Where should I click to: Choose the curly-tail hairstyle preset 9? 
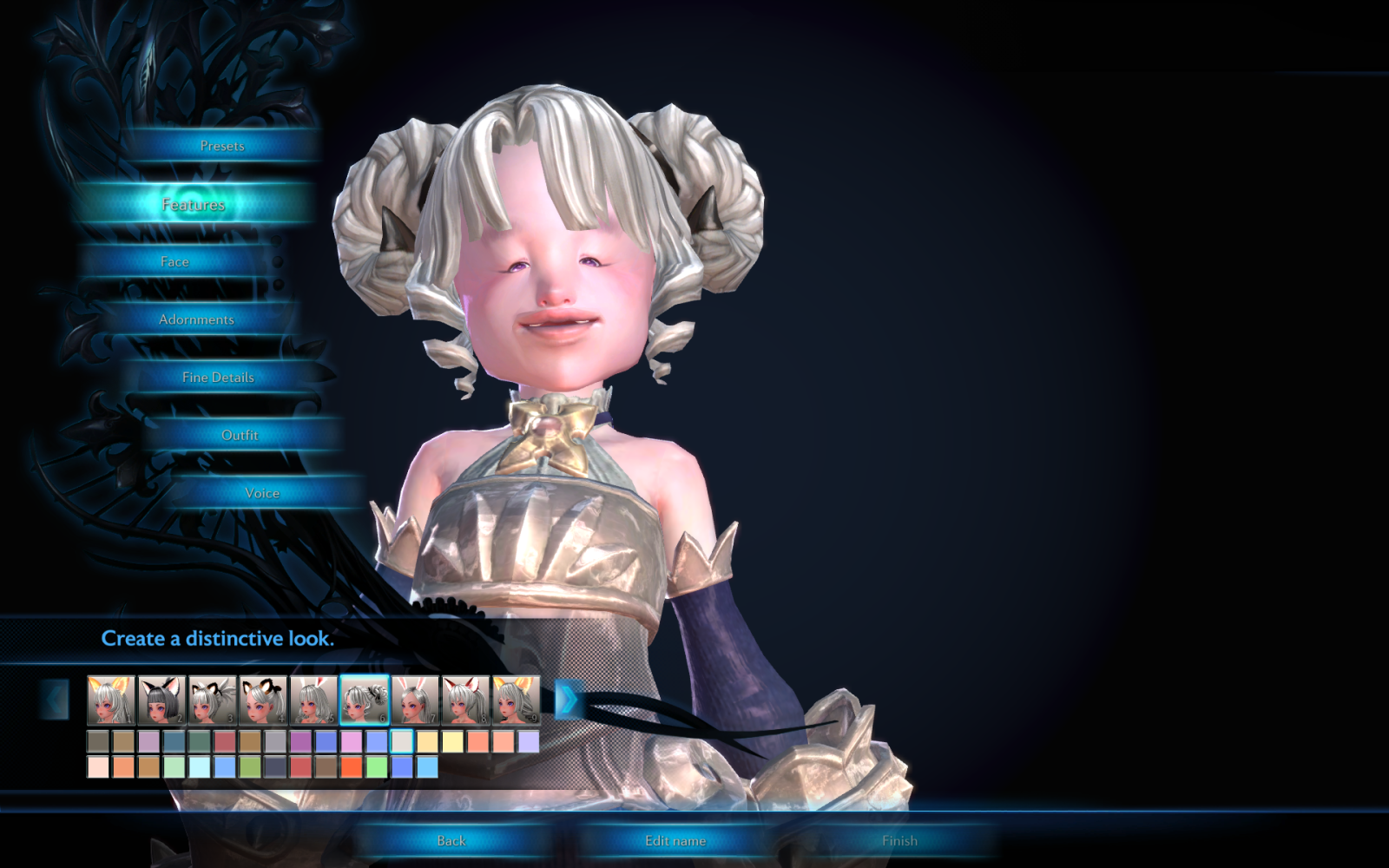click(515, 697)
